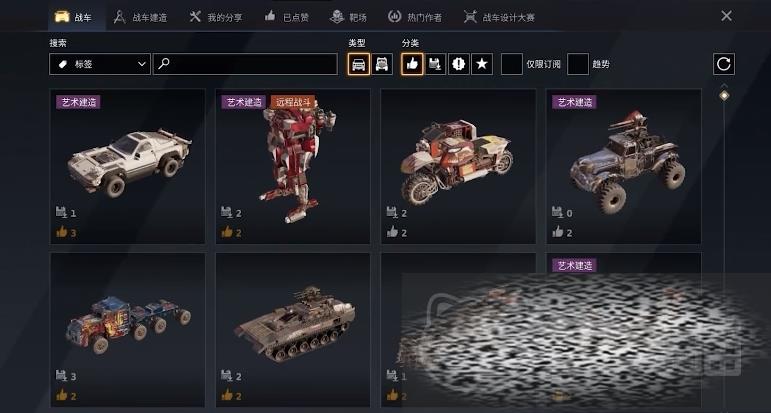The image size is (771, 413).
Task: Select the star favorites filter
Action: pyautogui.click(x=481, y=64)
